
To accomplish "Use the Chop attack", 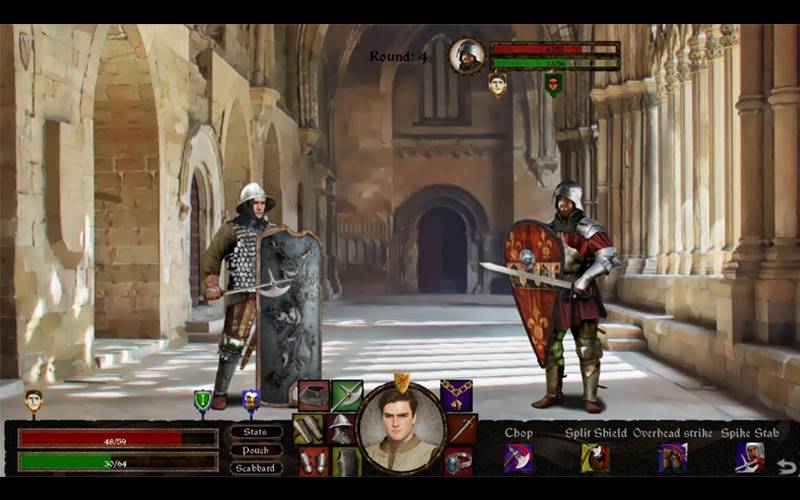I will tap(518, 458).
